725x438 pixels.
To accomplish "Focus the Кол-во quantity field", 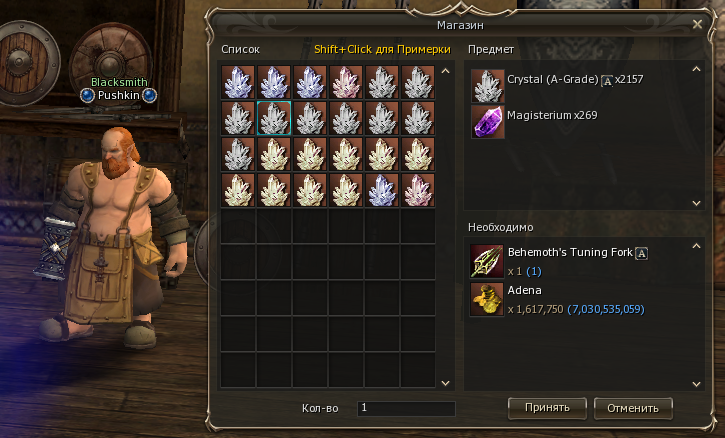I will 406,408.
